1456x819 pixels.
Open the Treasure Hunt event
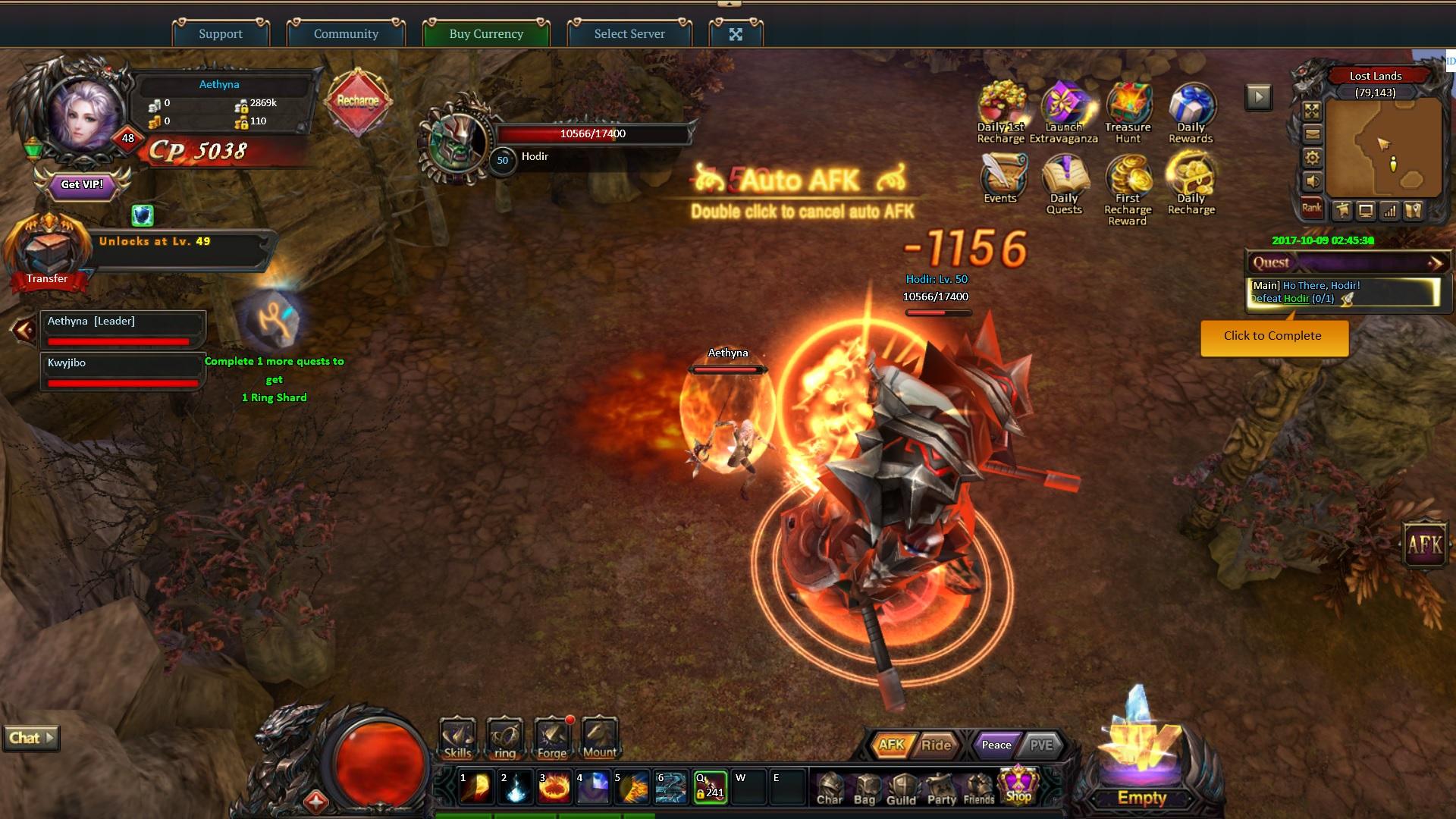(1128, 111)
